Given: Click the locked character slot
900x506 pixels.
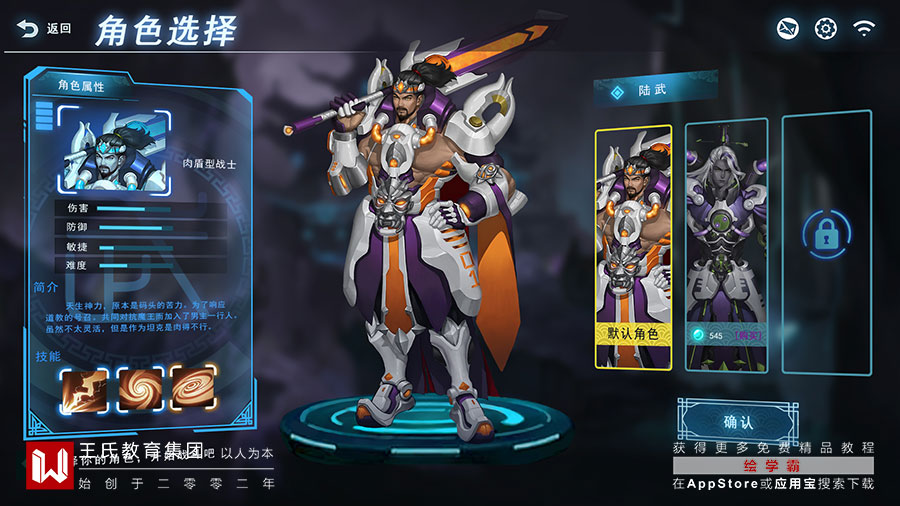Looking at the screenshot, I should pyautogui.click(x=825, y=236).
